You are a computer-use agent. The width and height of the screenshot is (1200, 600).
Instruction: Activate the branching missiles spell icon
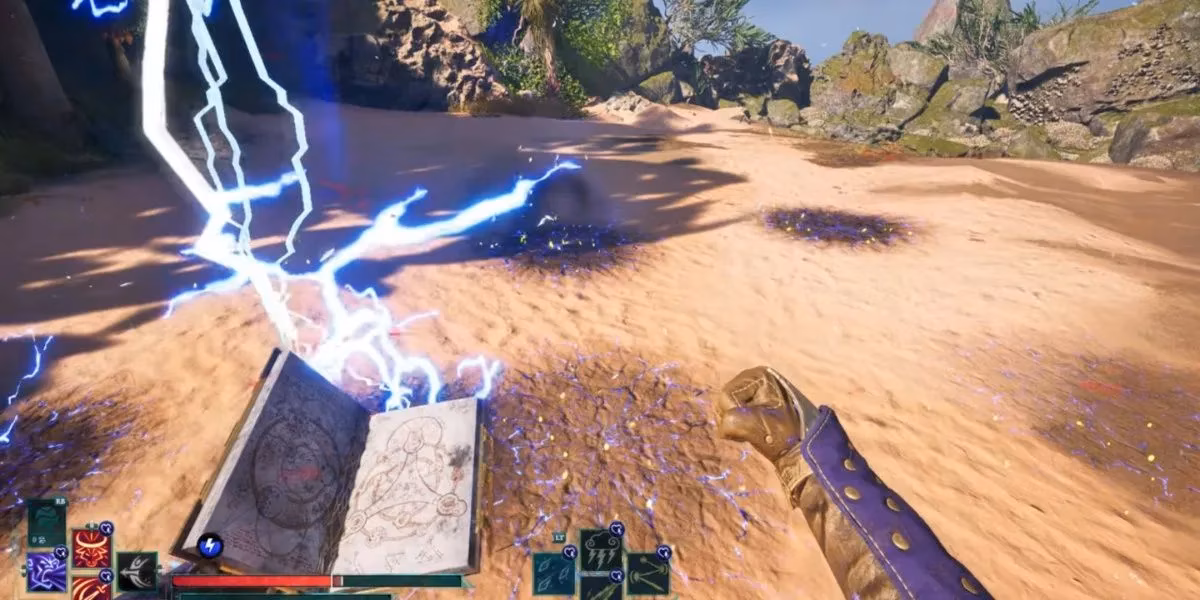coord(647,573)
